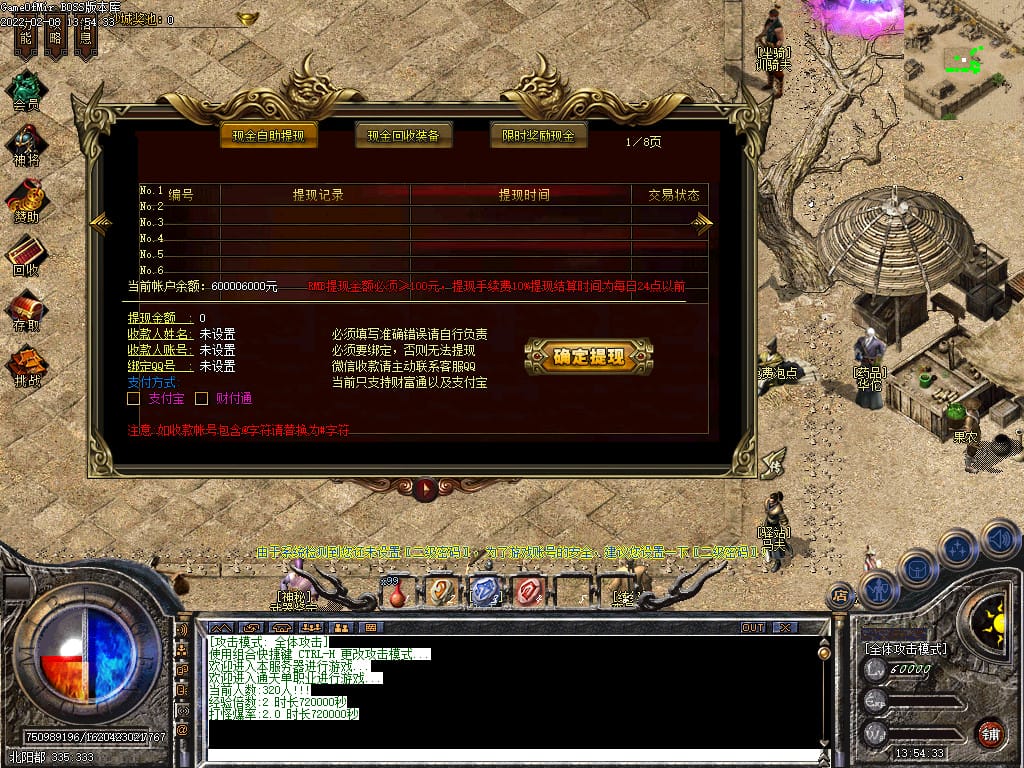The height and width of the screenshot is (768, 1024).
Task: Open the 会员 membership menu icon
Action: 26,89
